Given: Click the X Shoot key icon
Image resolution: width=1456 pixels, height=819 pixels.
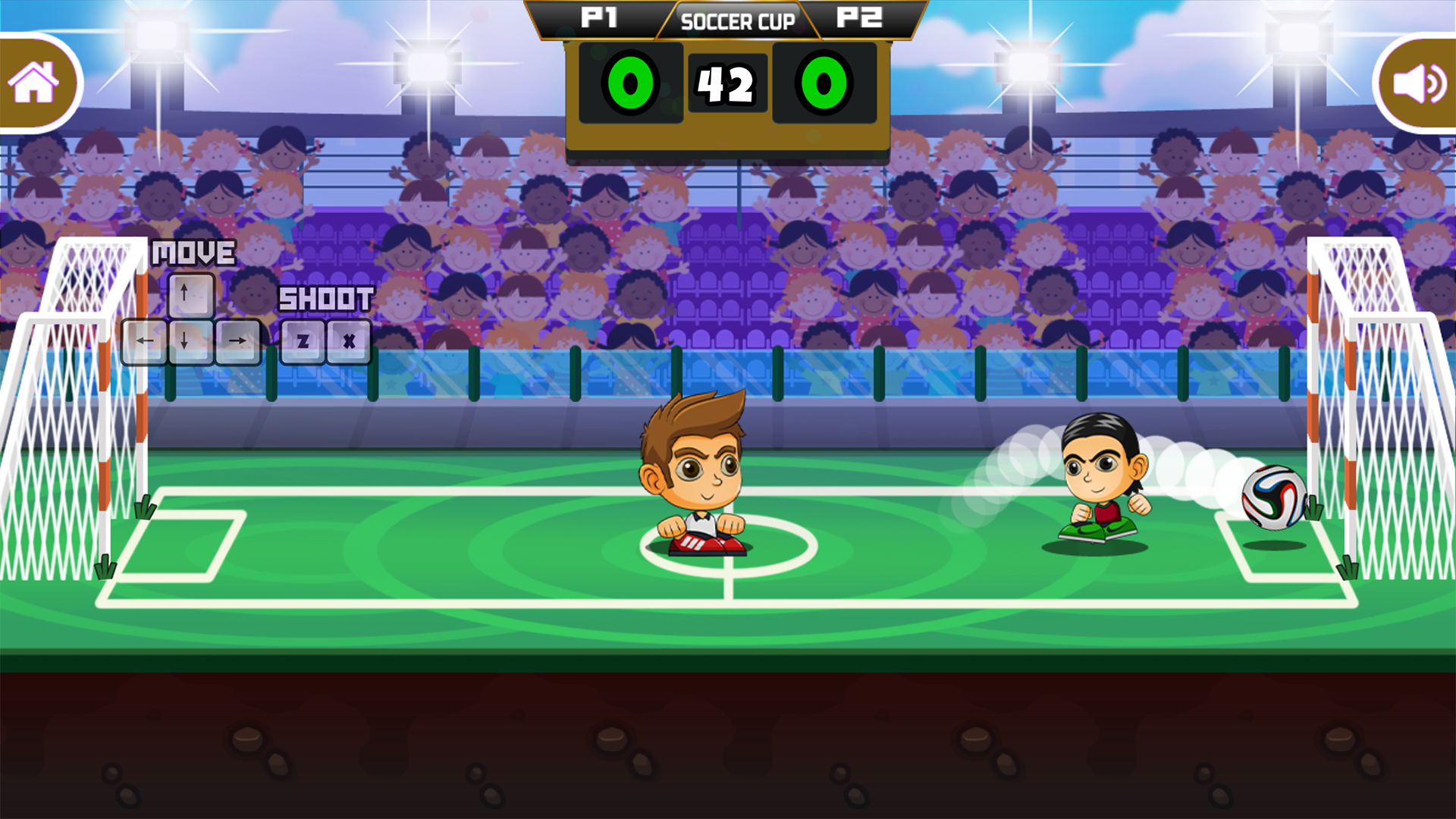Looking at the screenshot, I should pyautogui.click(x=349, y=341).
